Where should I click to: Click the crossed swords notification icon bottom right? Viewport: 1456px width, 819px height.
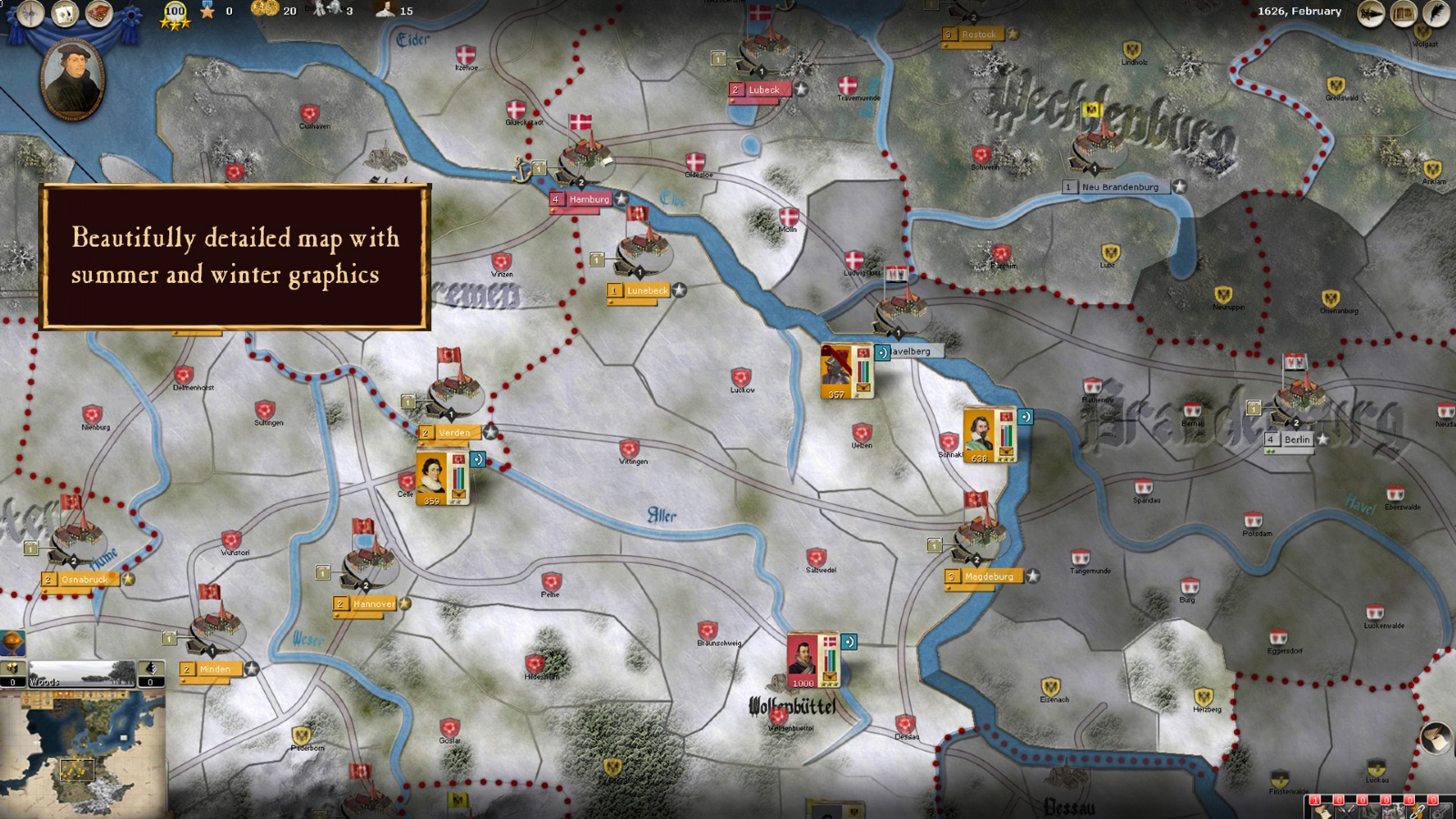point(1346,811)
